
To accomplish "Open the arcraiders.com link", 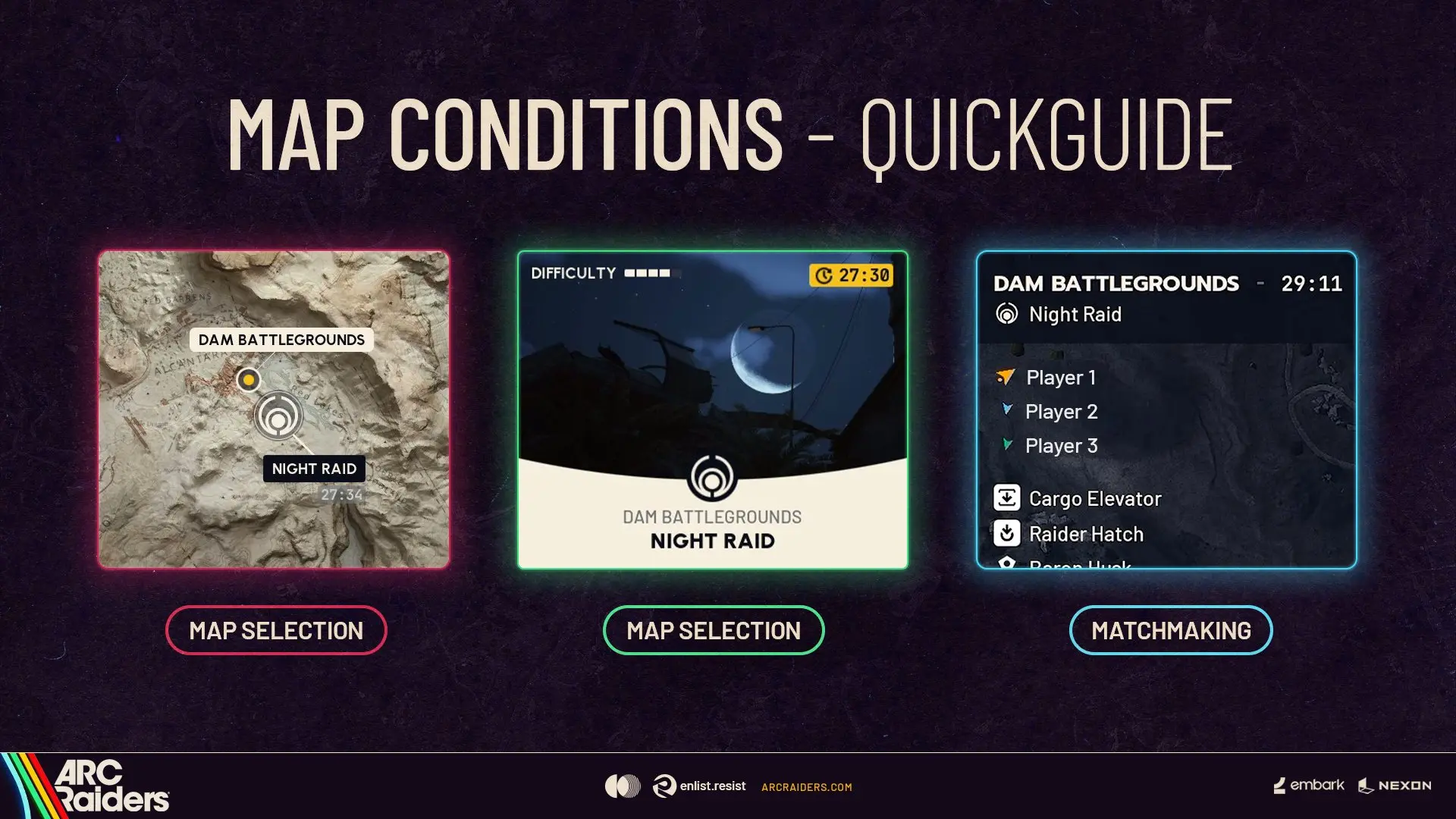I will (806, 787).
